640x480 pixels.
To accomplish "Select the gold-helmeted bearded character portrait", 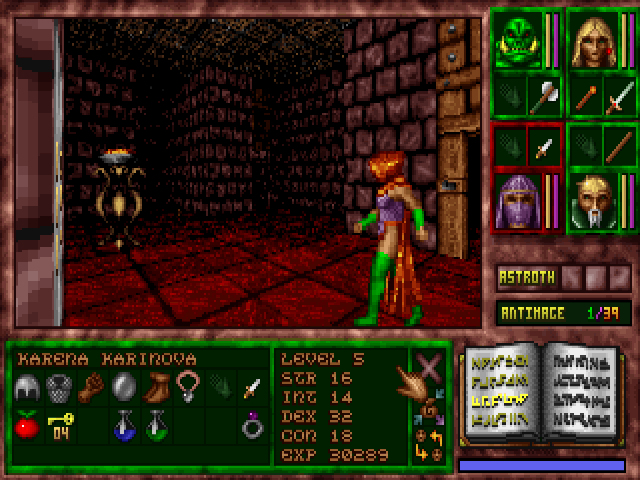I will pos(592,198).
